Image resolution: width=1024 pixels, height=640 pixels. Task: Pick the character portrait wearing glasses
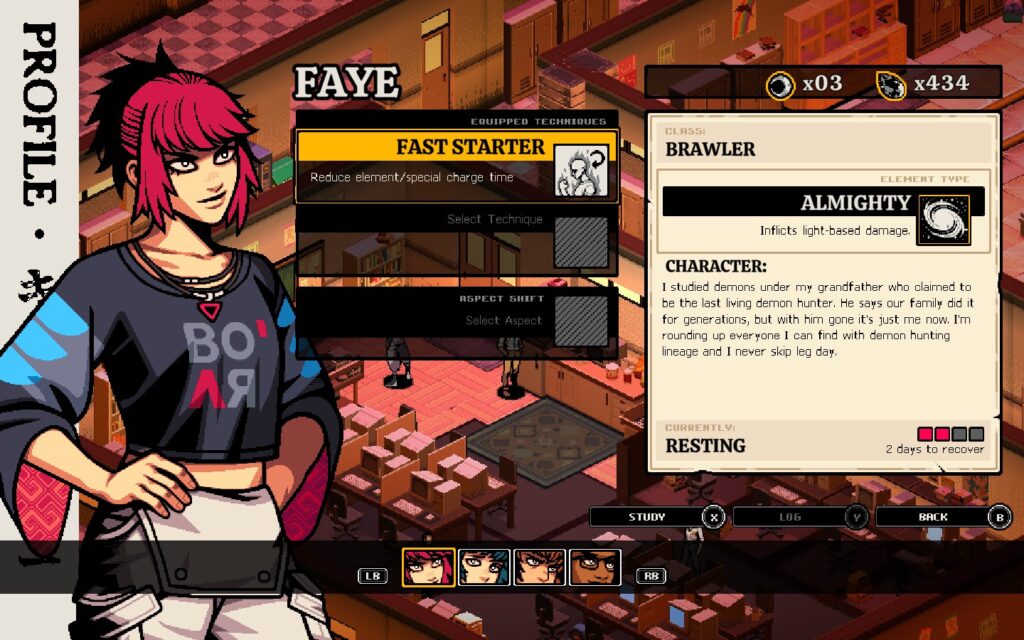click(595, 567)
